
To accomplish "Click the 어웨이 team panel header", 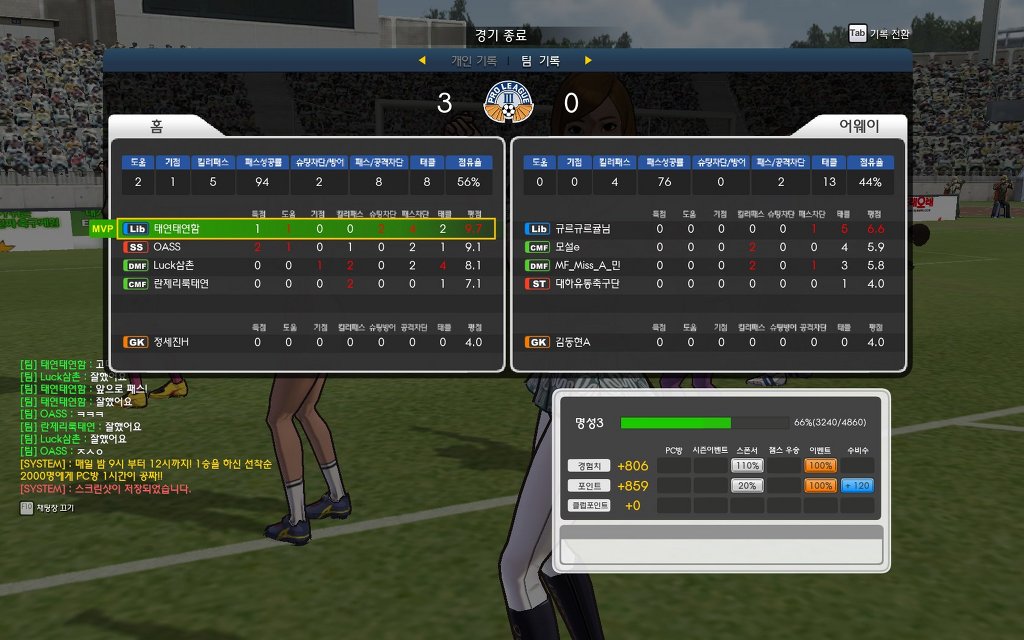I will click(858, 127).
